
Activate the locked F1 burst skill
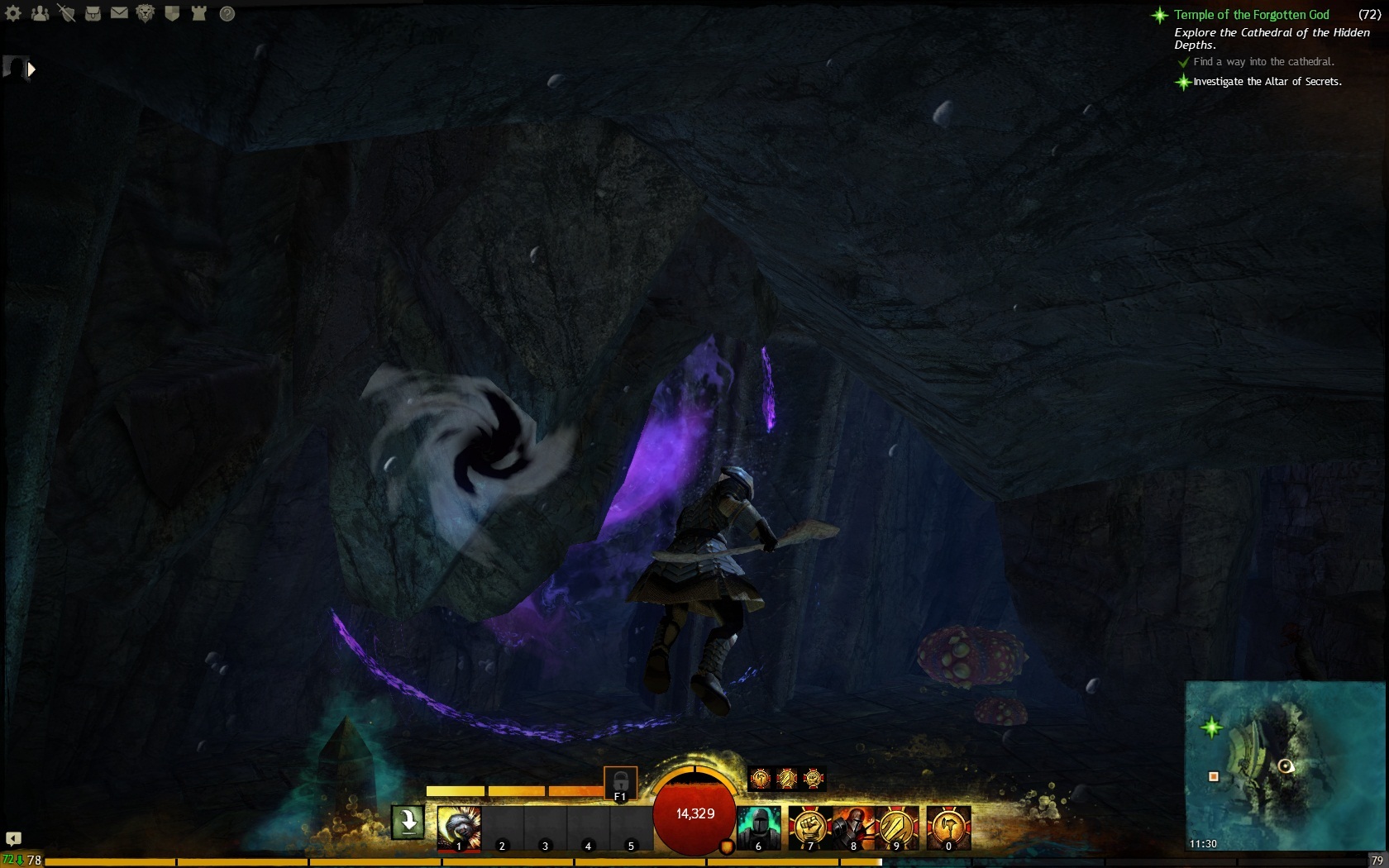pyautogui.click(x=620, y=783)
